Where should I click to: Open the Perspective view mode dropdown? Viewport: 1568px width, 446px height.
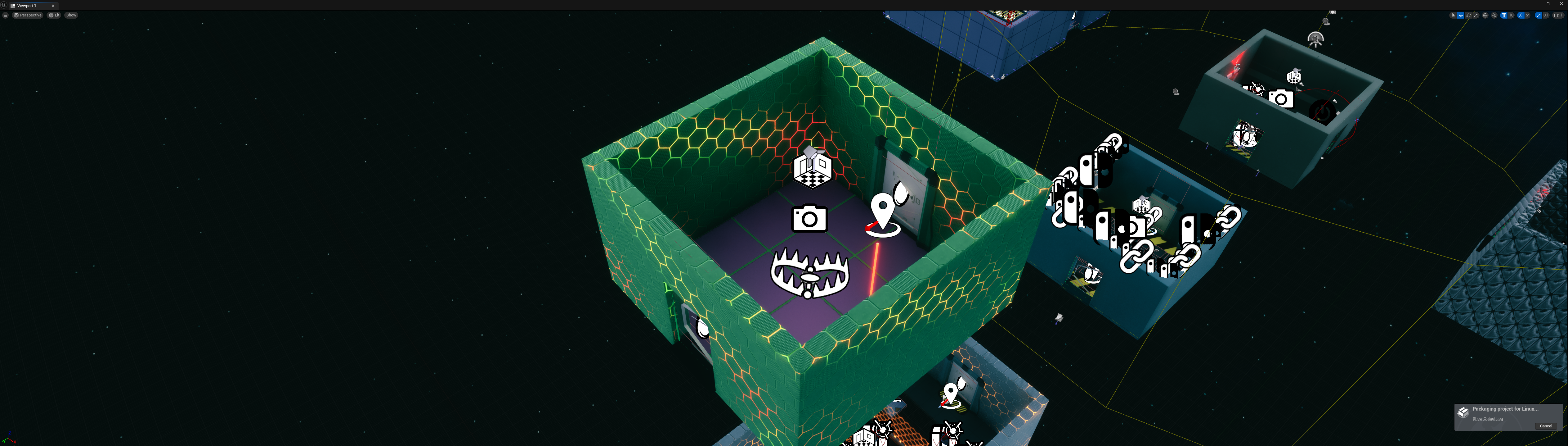[28, 15]
